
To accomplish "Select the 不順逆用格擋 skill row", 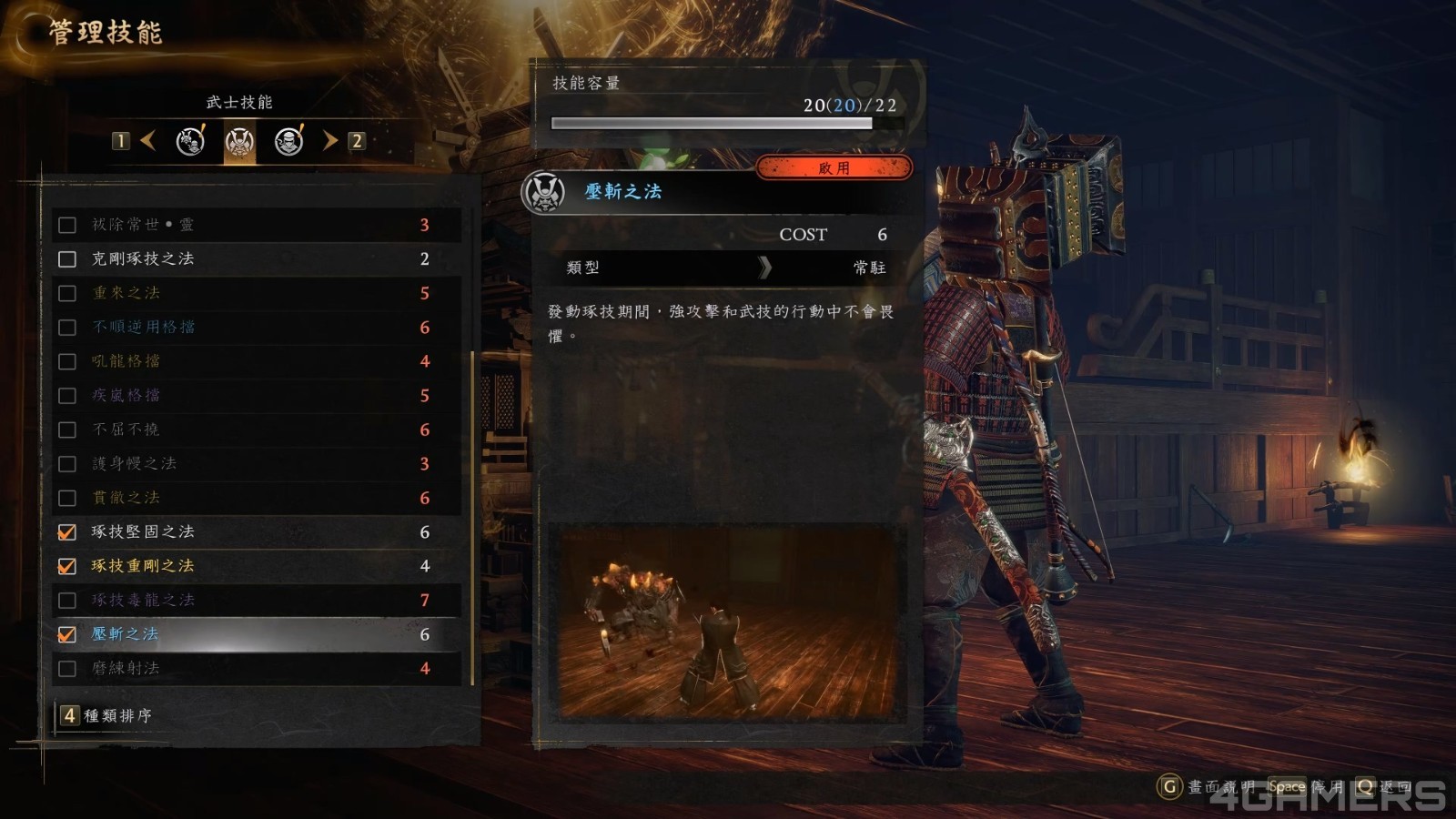I will [144, 327].
